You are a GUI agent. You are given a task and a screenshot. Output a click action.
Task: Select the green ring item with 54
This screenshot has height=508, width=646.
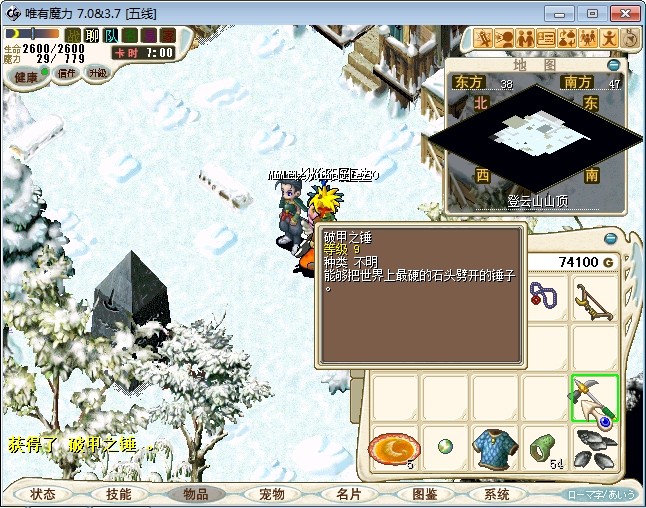click(543, 447)
